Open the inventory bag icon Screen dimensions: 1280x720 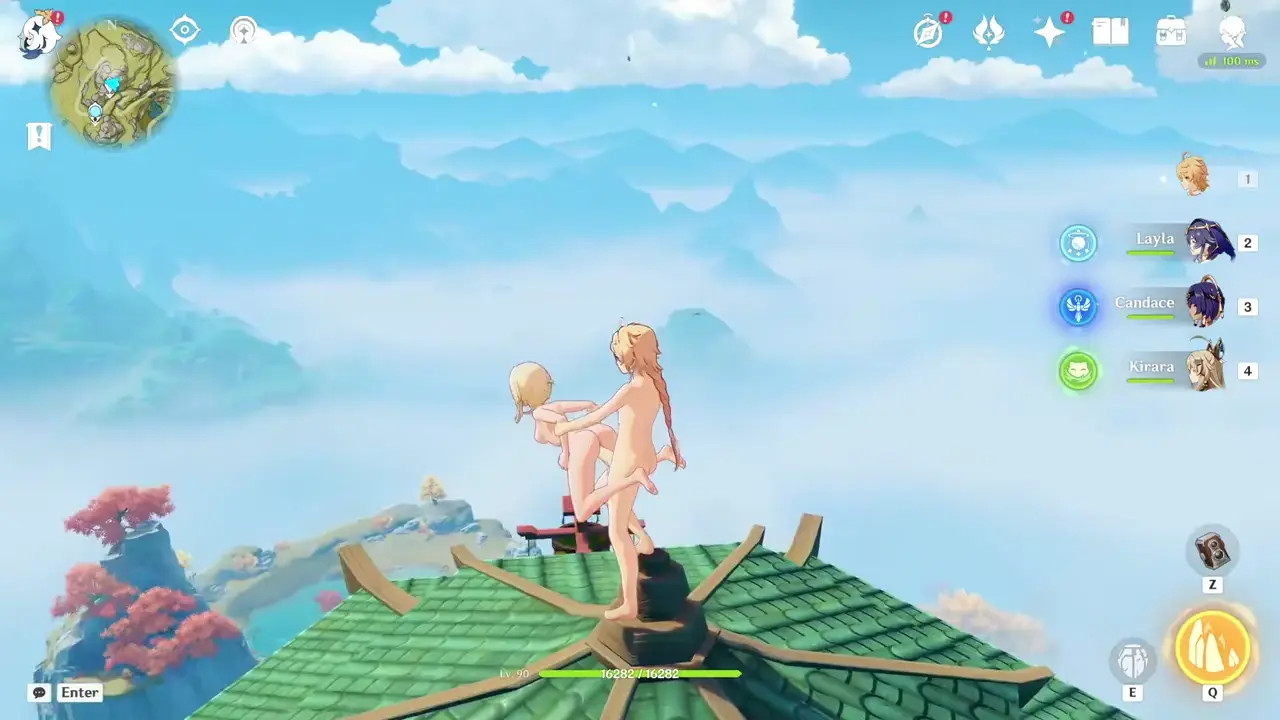(x=1171, y=32)
